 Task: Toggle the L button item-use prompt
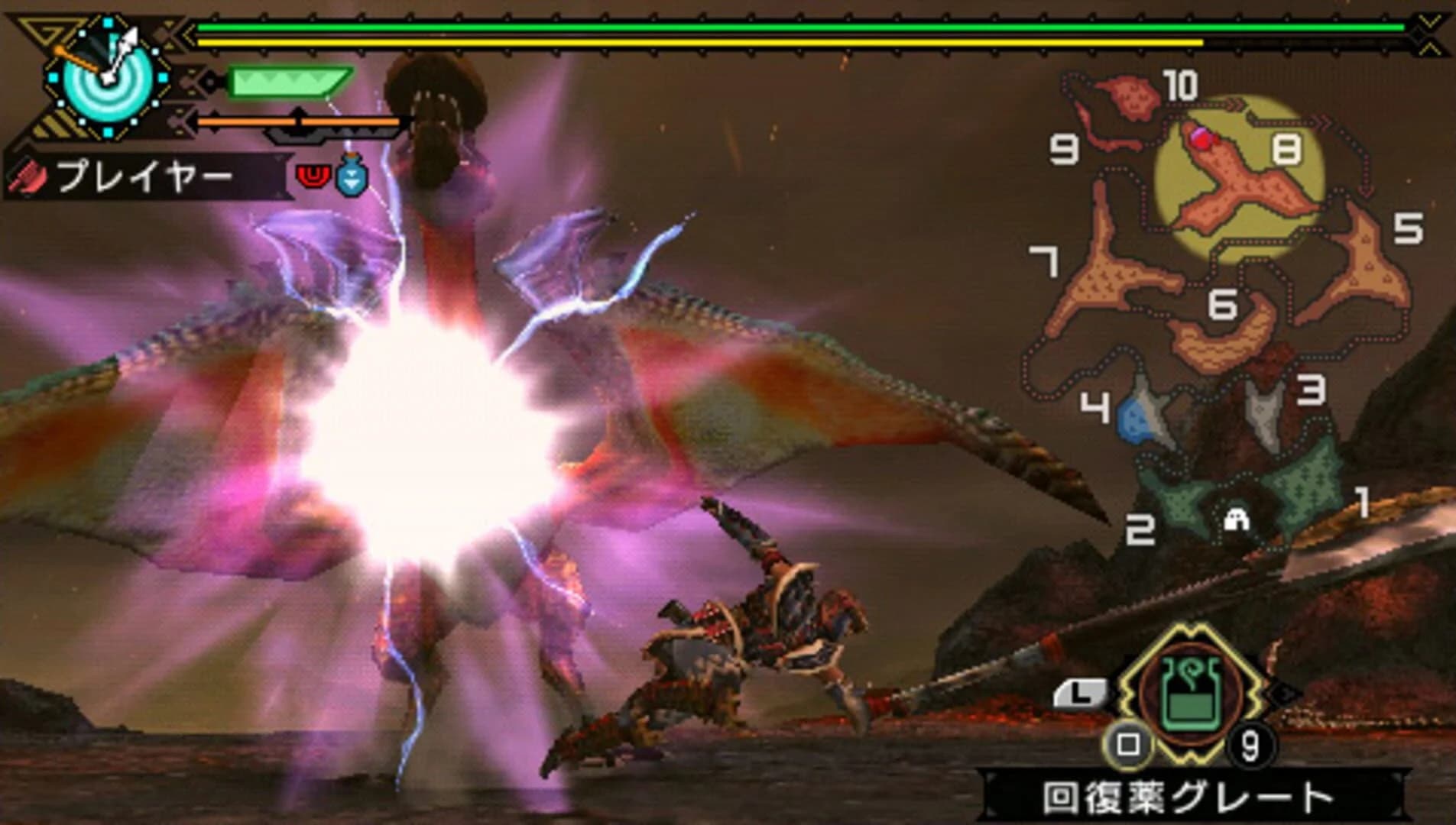coord(1081,692)
